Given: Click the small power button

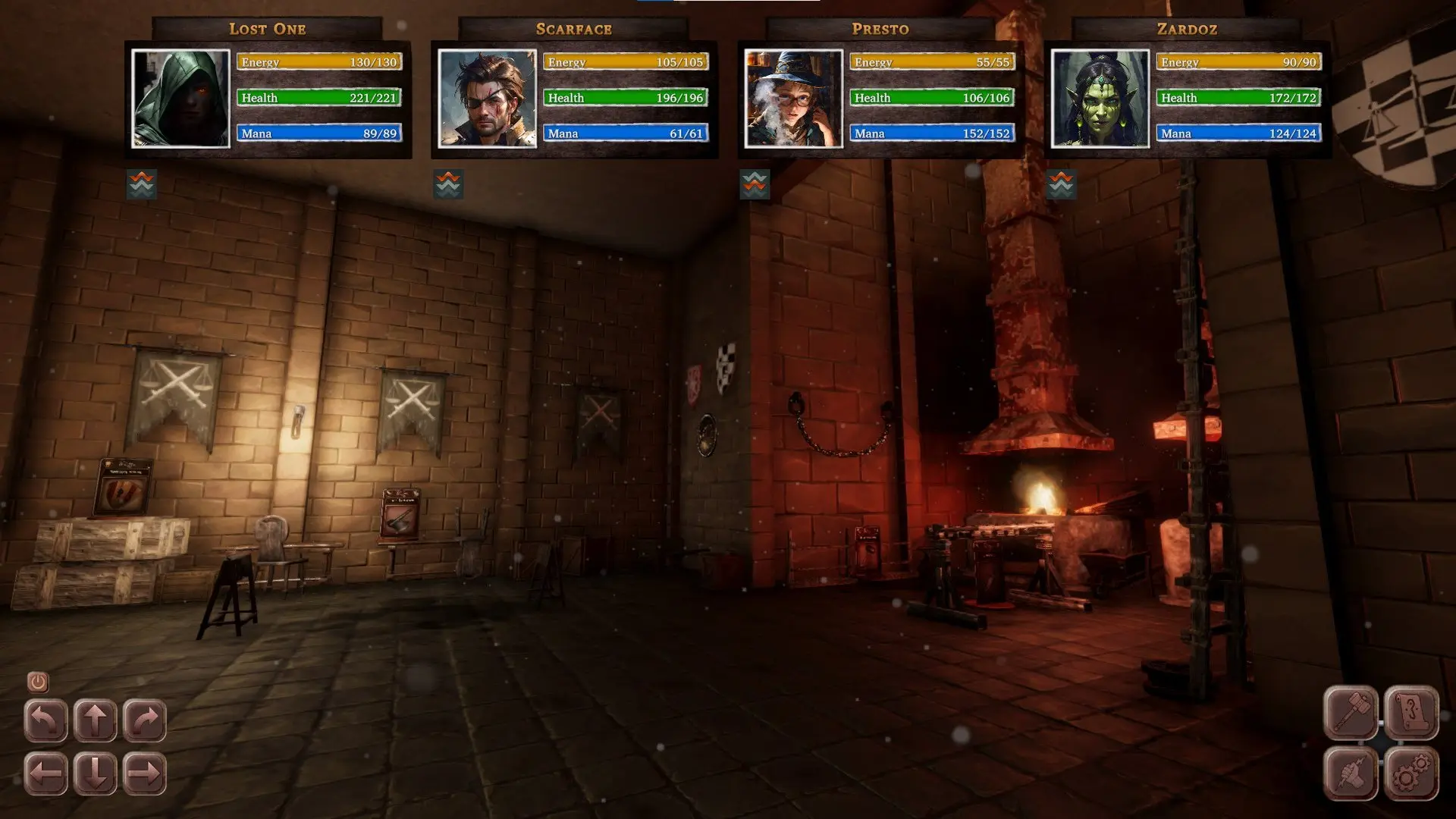Looking at the screenshot, I should 38,682.
